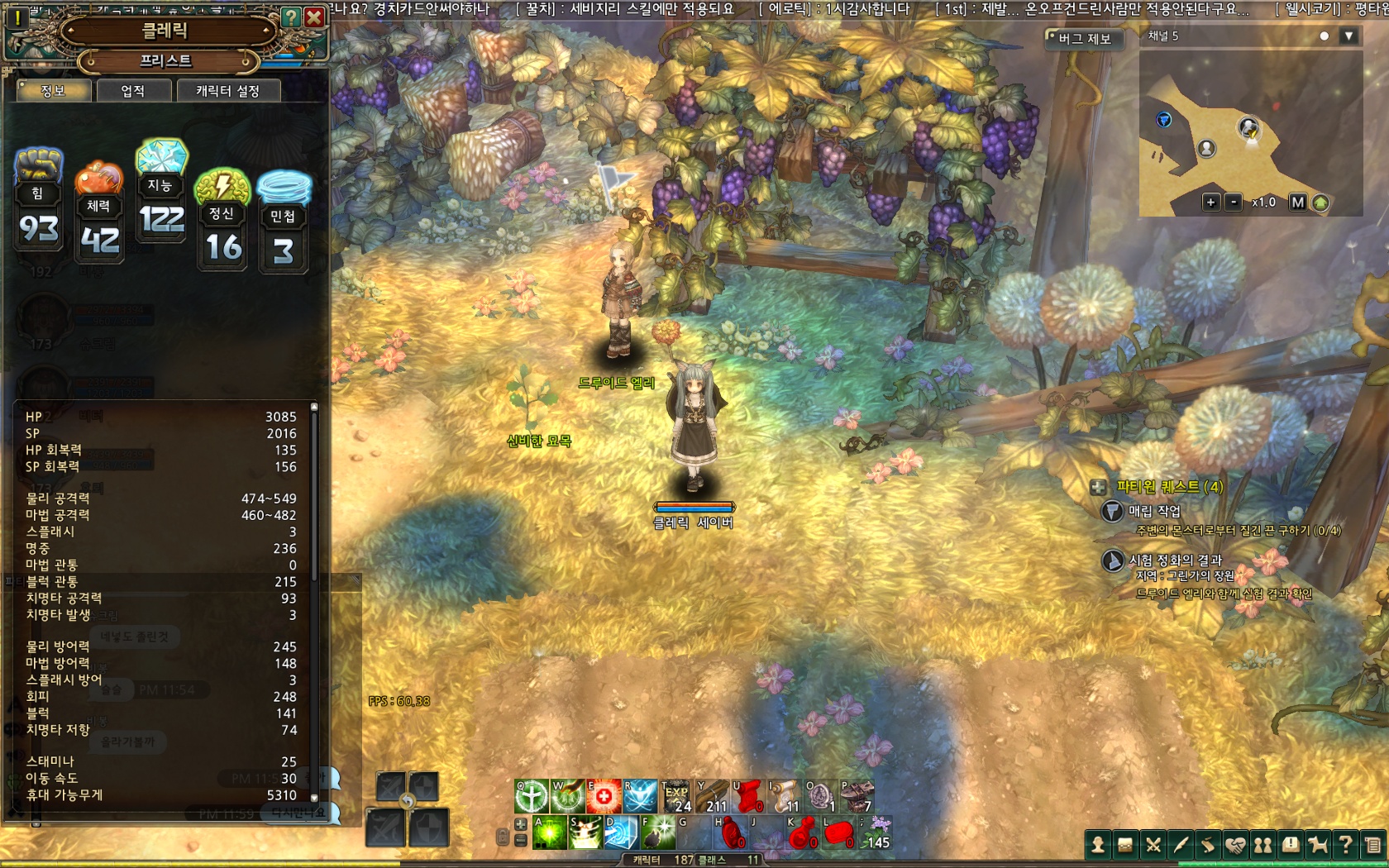Open the help question mark icon
Viewport: 1389px width, 868px height.
coord(1348,845)
